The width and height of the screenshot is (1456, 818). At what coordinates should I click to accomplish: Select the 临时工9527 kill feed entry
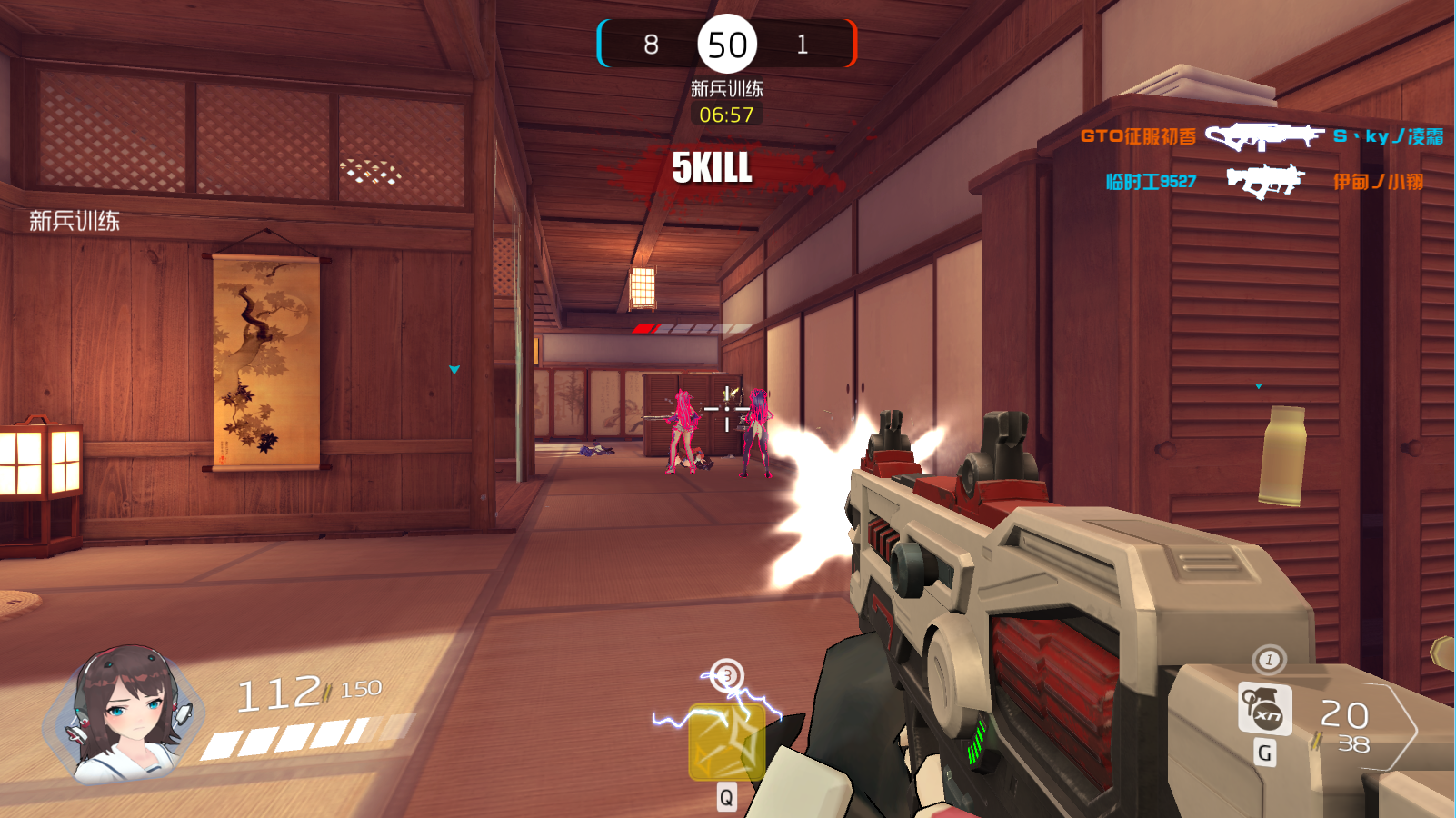tap(1151, 182)
